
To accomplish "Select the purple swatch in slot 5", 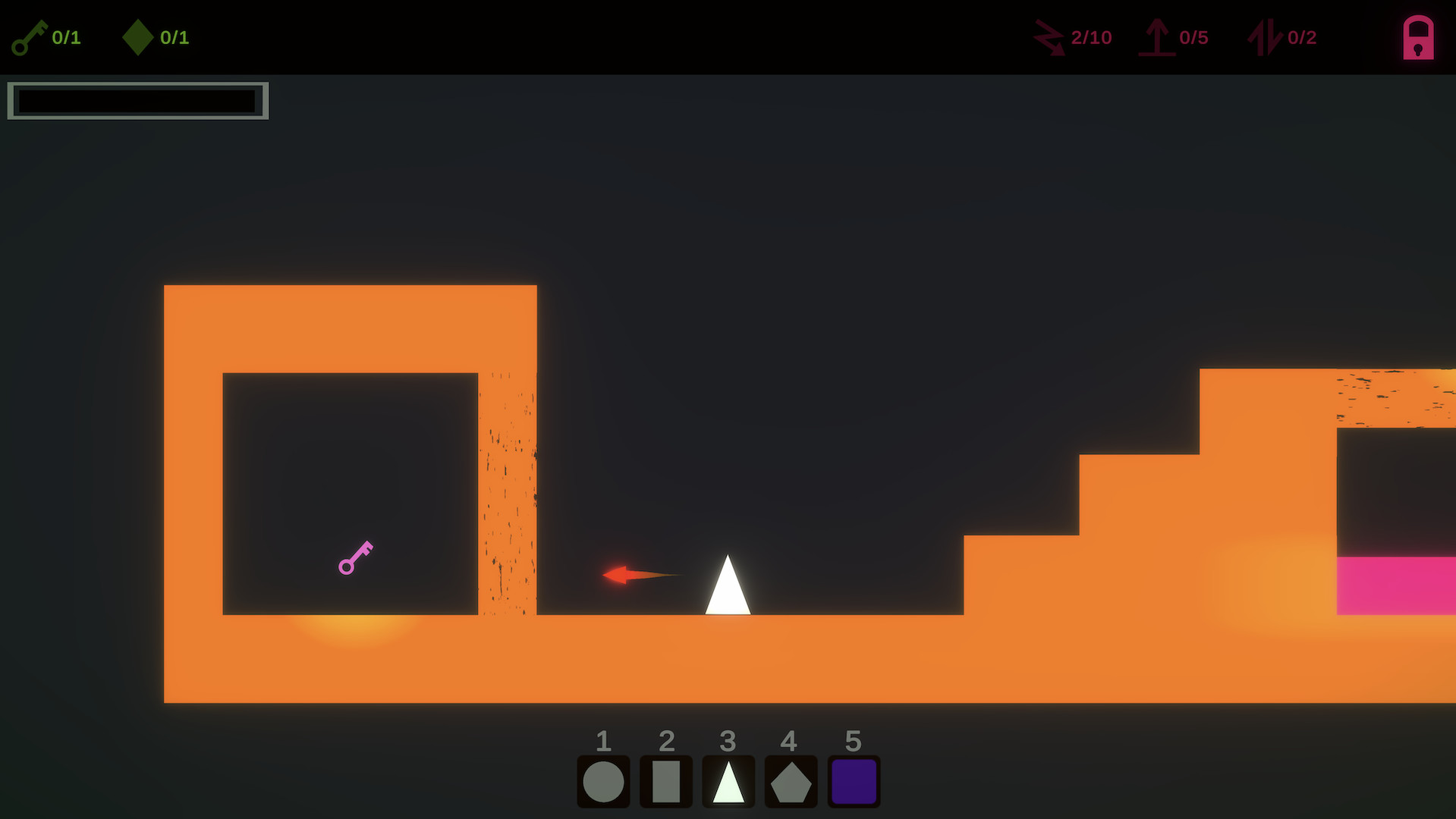I will [853, 780].
